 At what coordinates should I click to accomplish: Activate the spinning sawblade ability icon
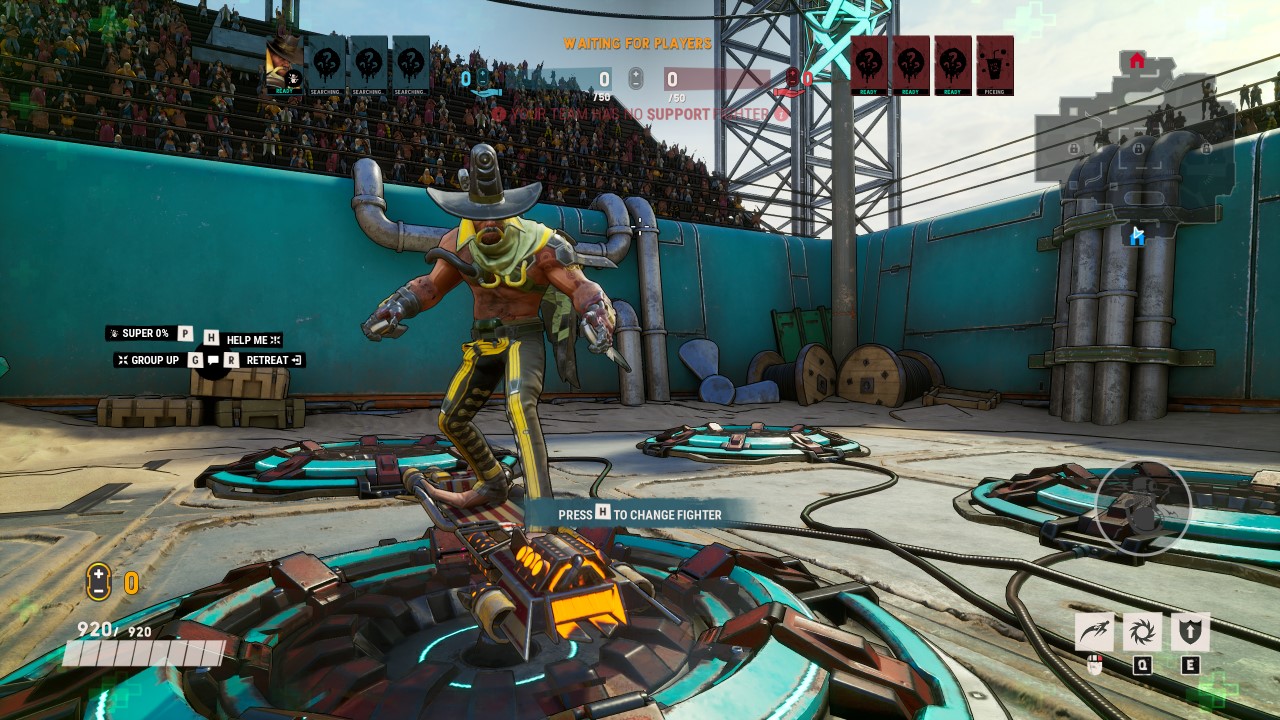coord(1142,632)
